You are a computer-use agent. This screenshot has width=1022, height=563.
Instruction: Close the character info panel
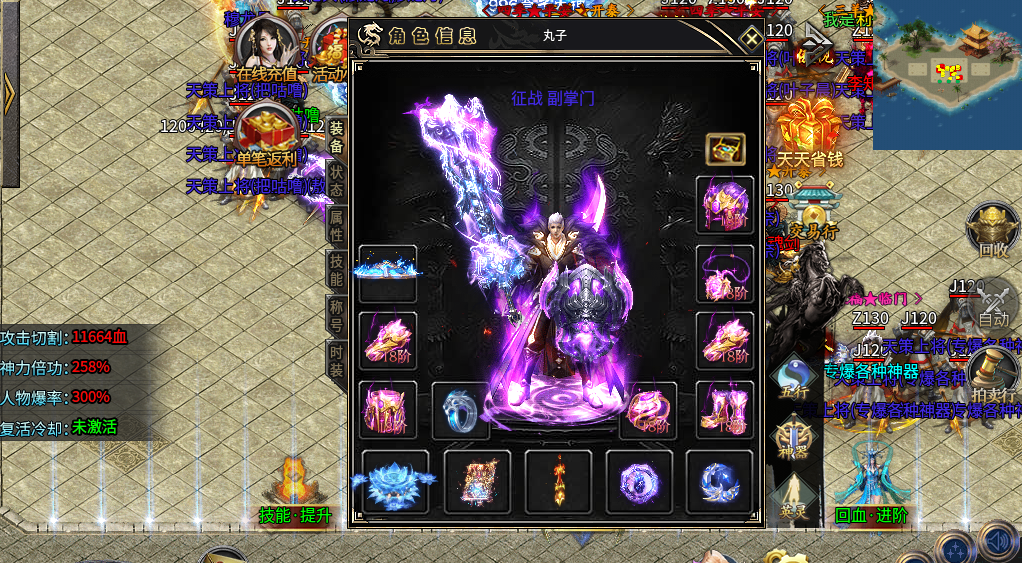coord(750,37)
